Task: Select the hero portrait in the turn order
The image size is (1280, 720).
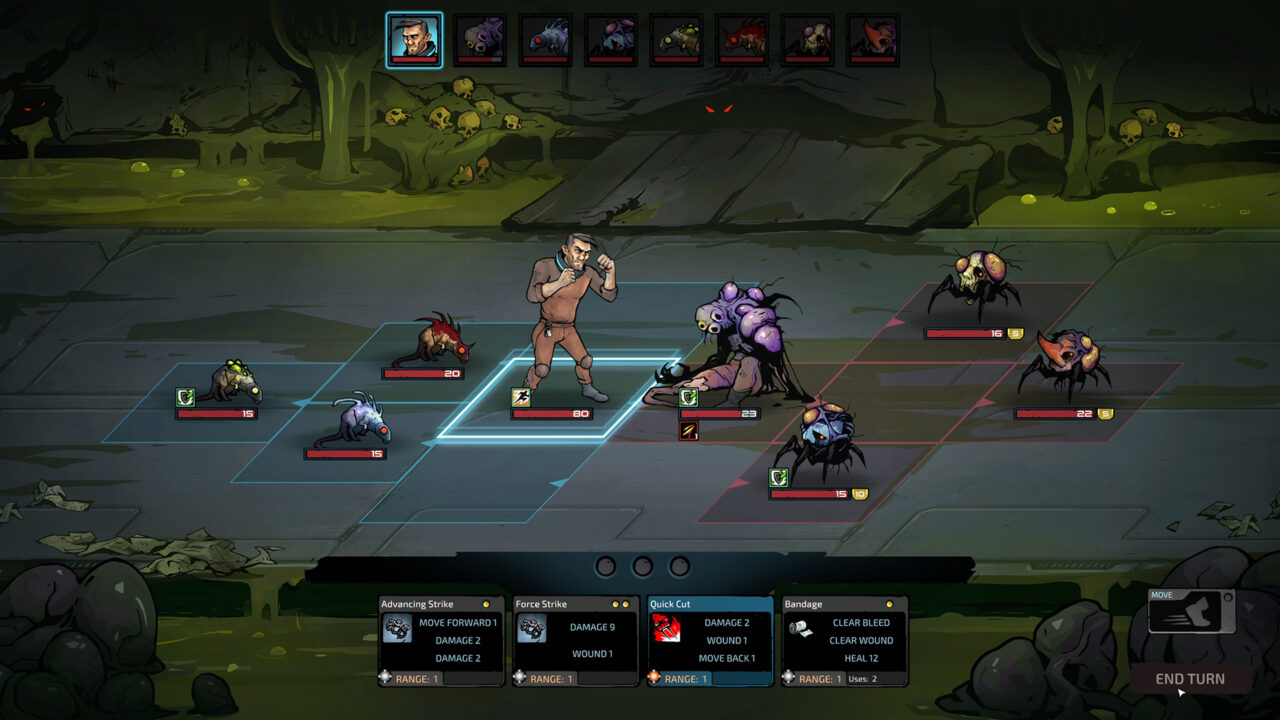Action: pos(413,37)
